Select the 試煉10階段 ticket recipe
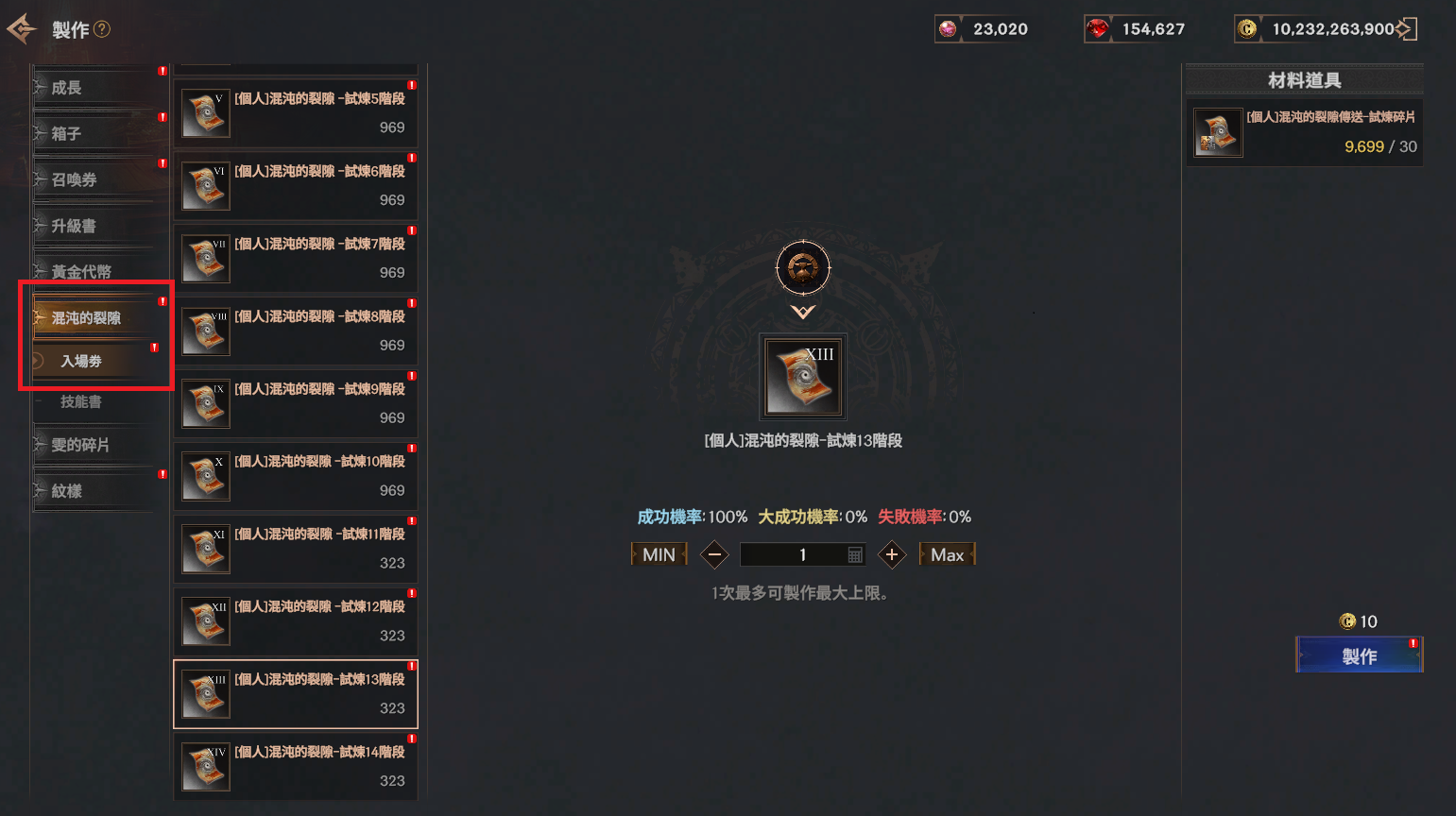 click(296, 476)
